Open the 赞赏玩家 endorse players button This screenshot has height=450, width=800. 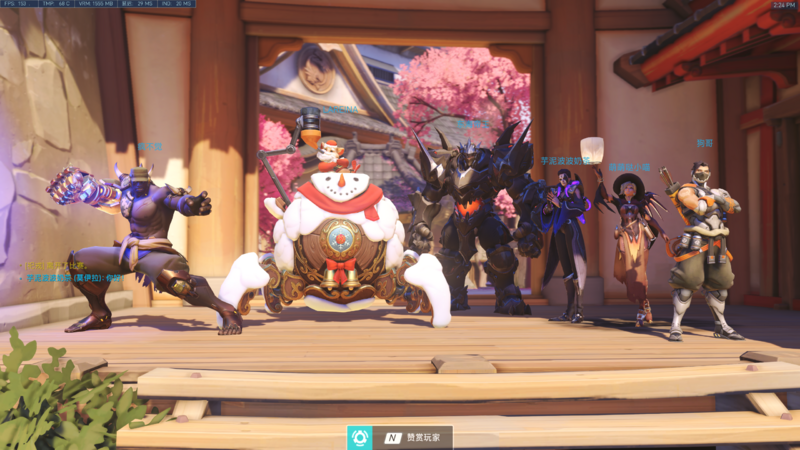click(x=400, y=438)
